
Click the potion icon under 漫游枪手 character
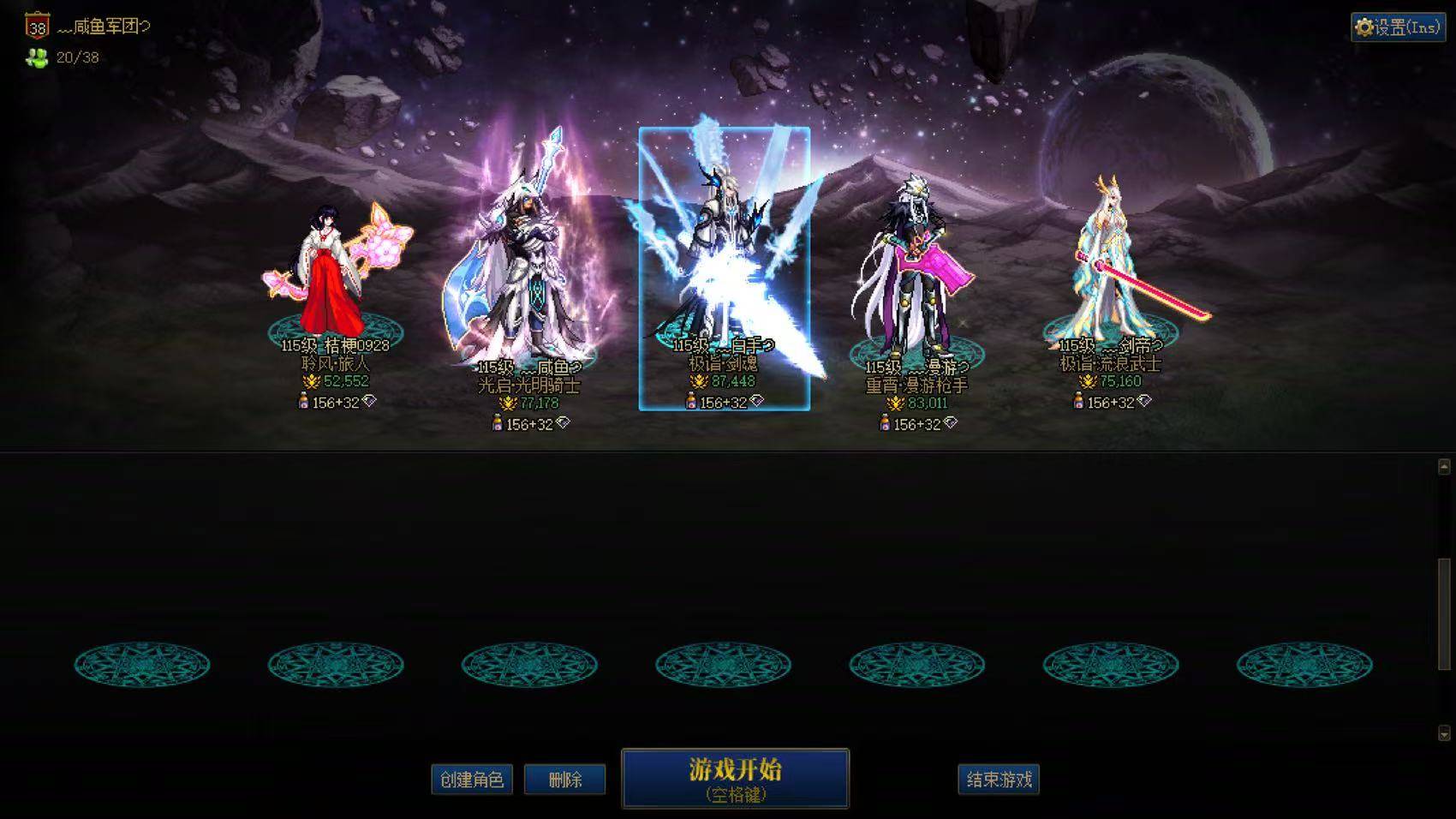coord(885,421)
